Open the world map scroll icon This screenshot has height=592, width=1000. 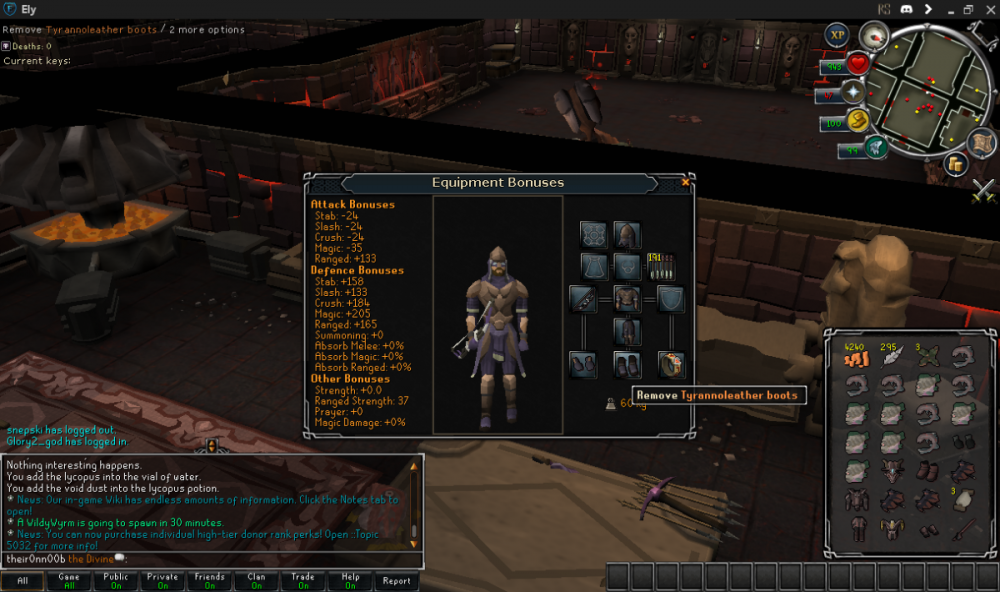(981, 143)
